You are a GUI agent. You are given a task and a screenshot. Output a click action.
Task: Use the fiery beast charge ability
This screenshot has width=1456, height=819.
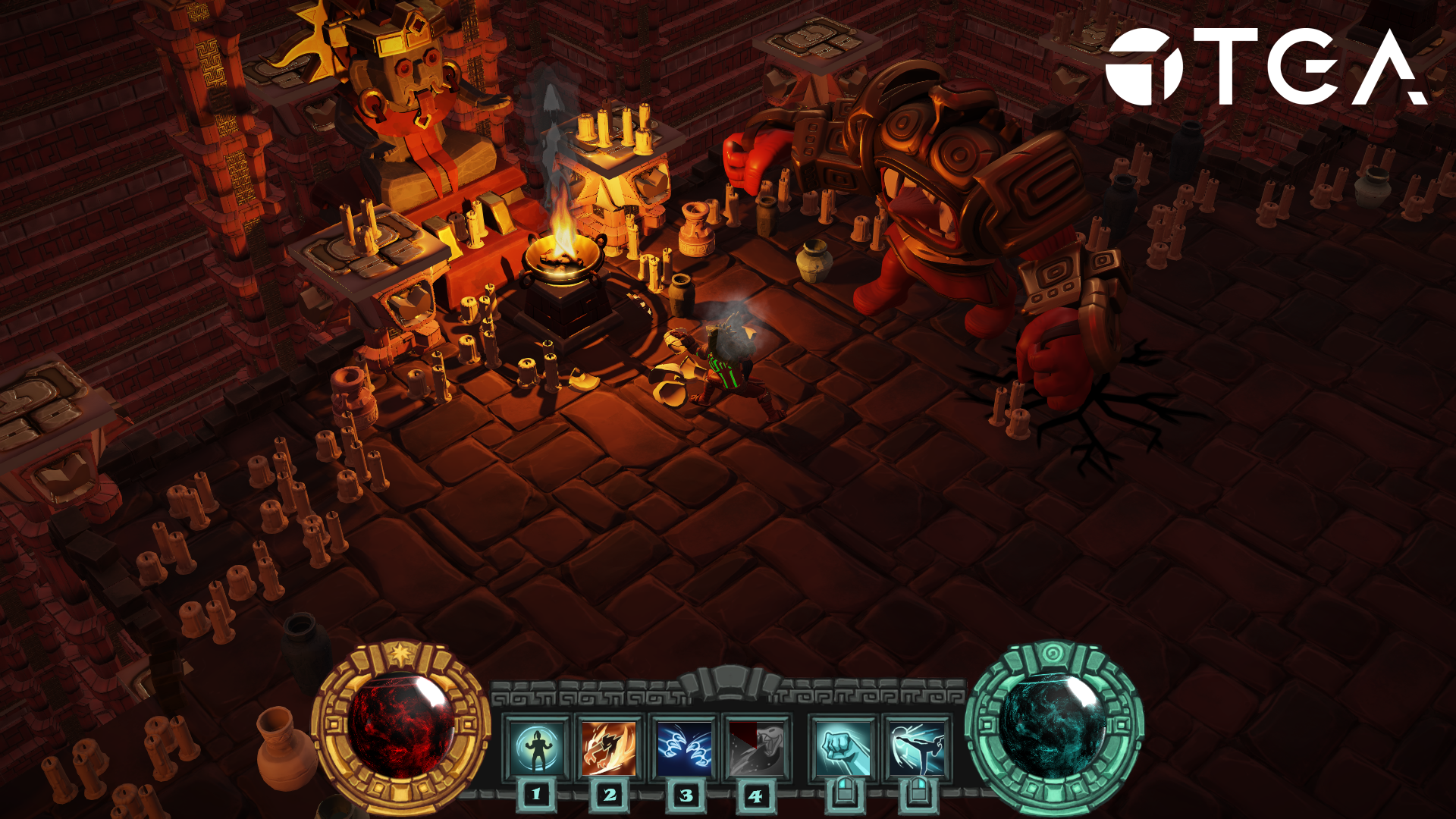(x=609, y=748)
